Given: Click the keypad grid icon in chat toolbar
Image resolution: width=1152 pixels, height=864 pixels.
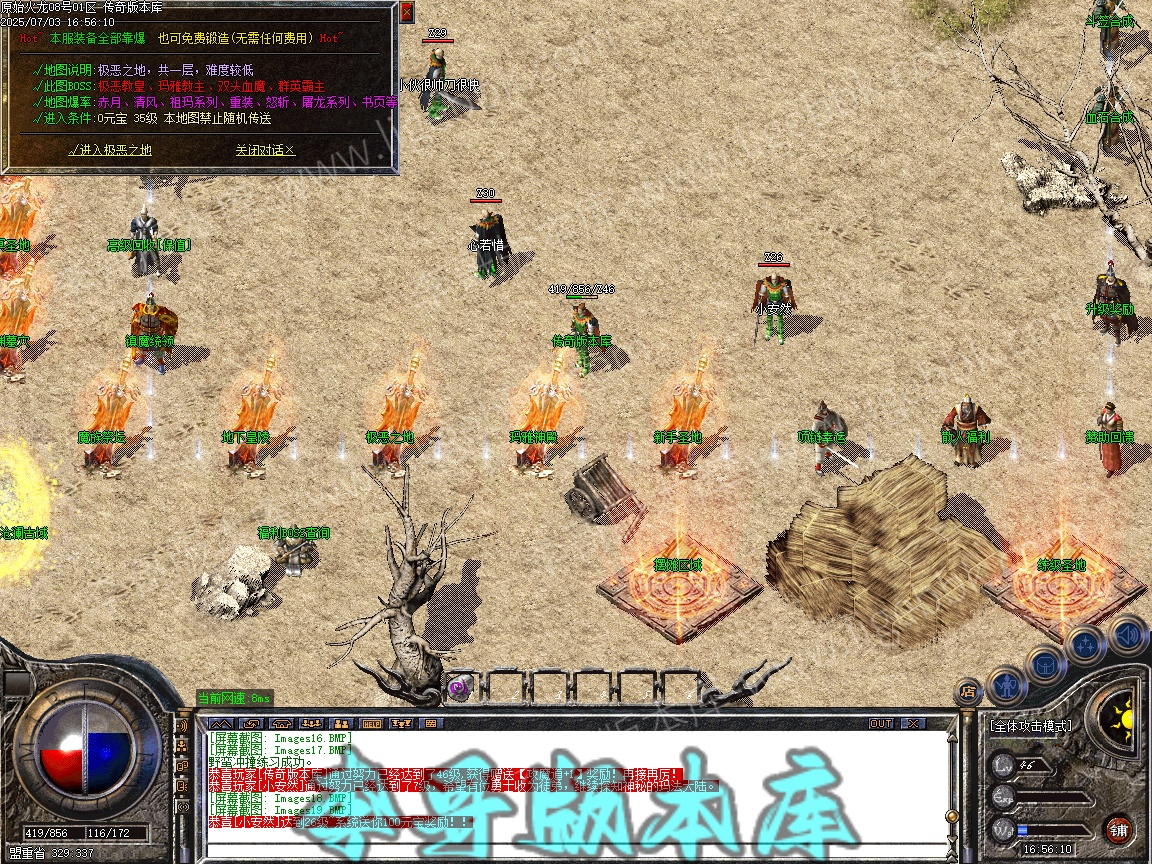Looking at the screenshot, I should point(431,723).
